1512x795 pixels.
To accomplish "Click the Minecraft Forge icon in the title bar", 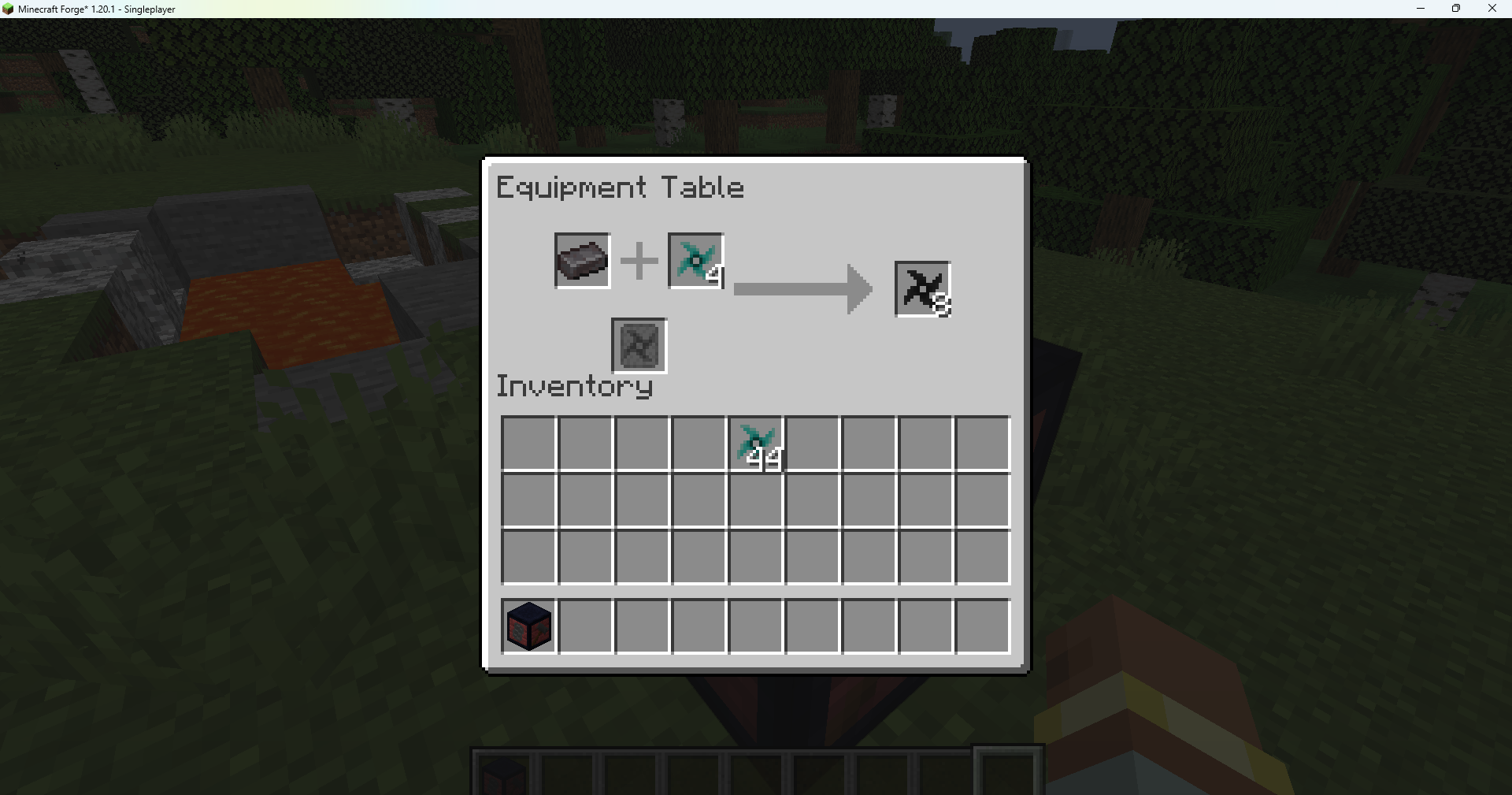I will [x=8, y=9].
